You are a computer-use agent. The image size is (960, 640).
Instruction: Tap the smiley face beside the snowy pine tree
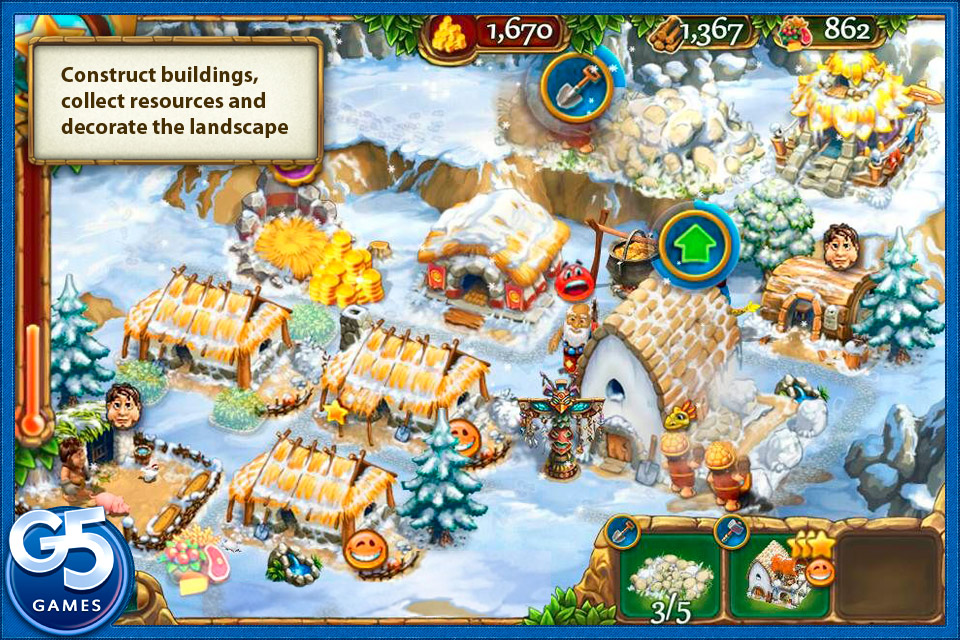tap(464, 435)
